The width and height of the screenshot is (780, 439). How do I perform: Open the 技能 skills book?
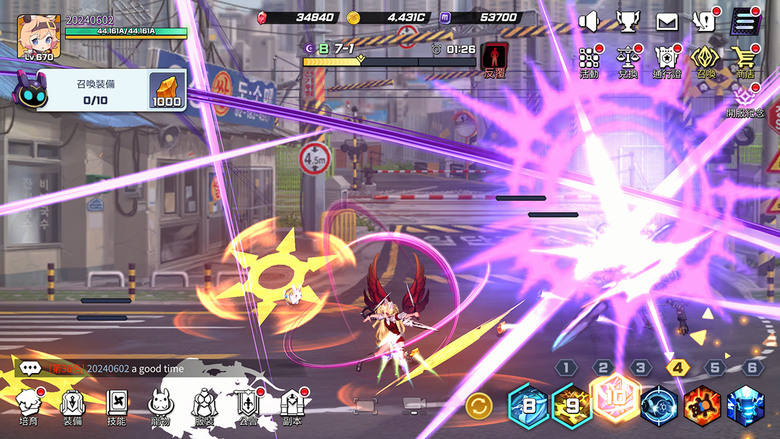coord(117,406)
